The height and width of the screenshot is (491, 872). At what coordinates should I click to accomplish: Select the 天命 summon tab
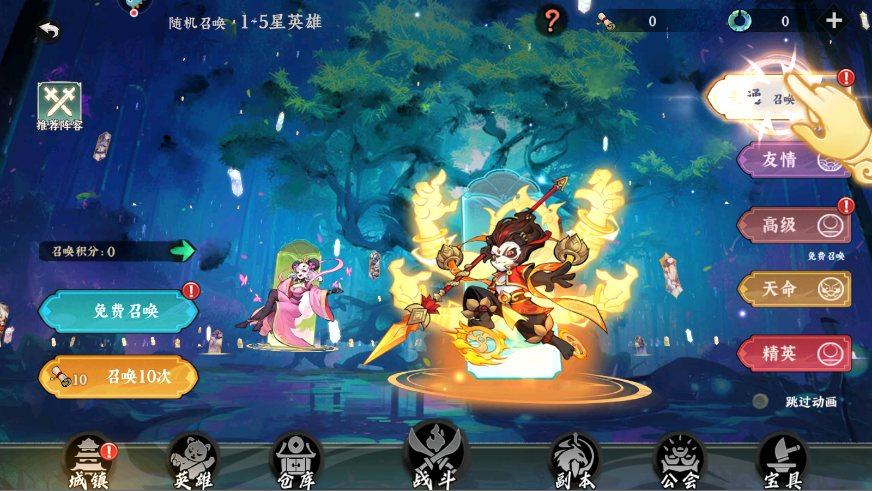pyautogui.click(x=794, y=289)
